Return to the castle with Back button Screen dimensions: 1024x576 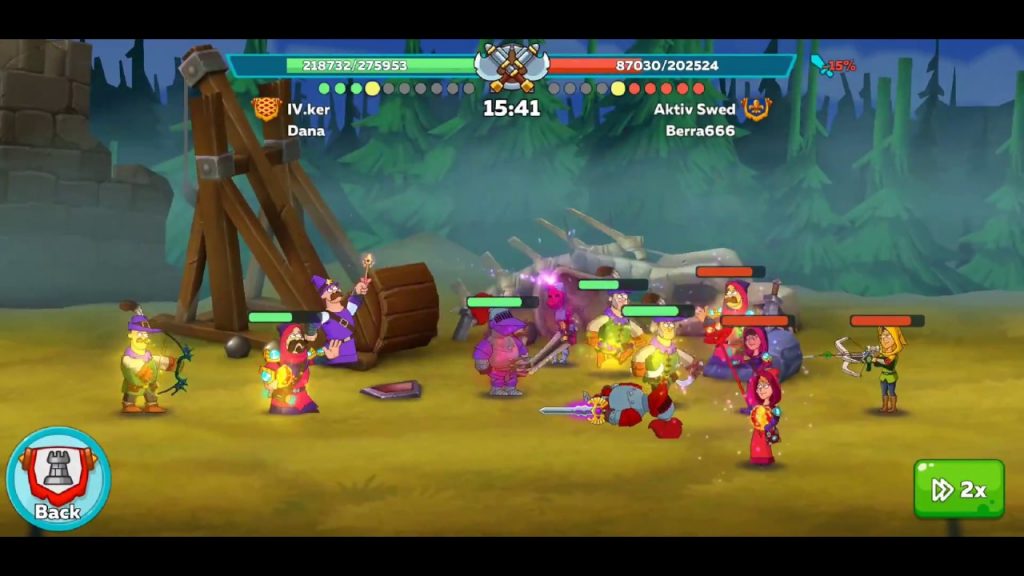pyautogui.click(x=58, y=479)
